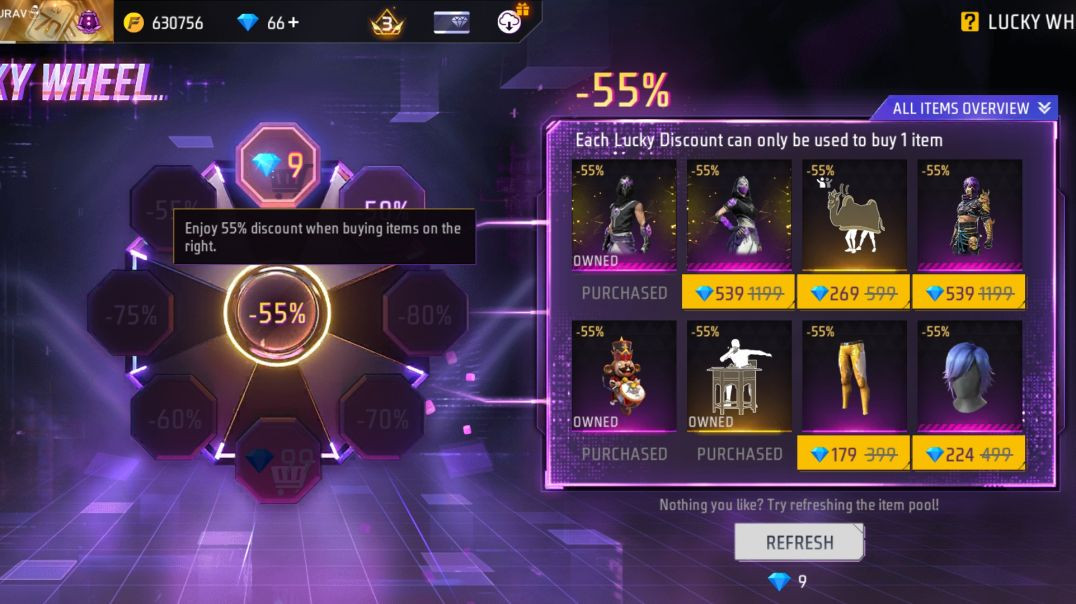The width and height of the screenshot is (1076, 604).
Task: Click the Refresh item pool button
Action: [799, 542]
